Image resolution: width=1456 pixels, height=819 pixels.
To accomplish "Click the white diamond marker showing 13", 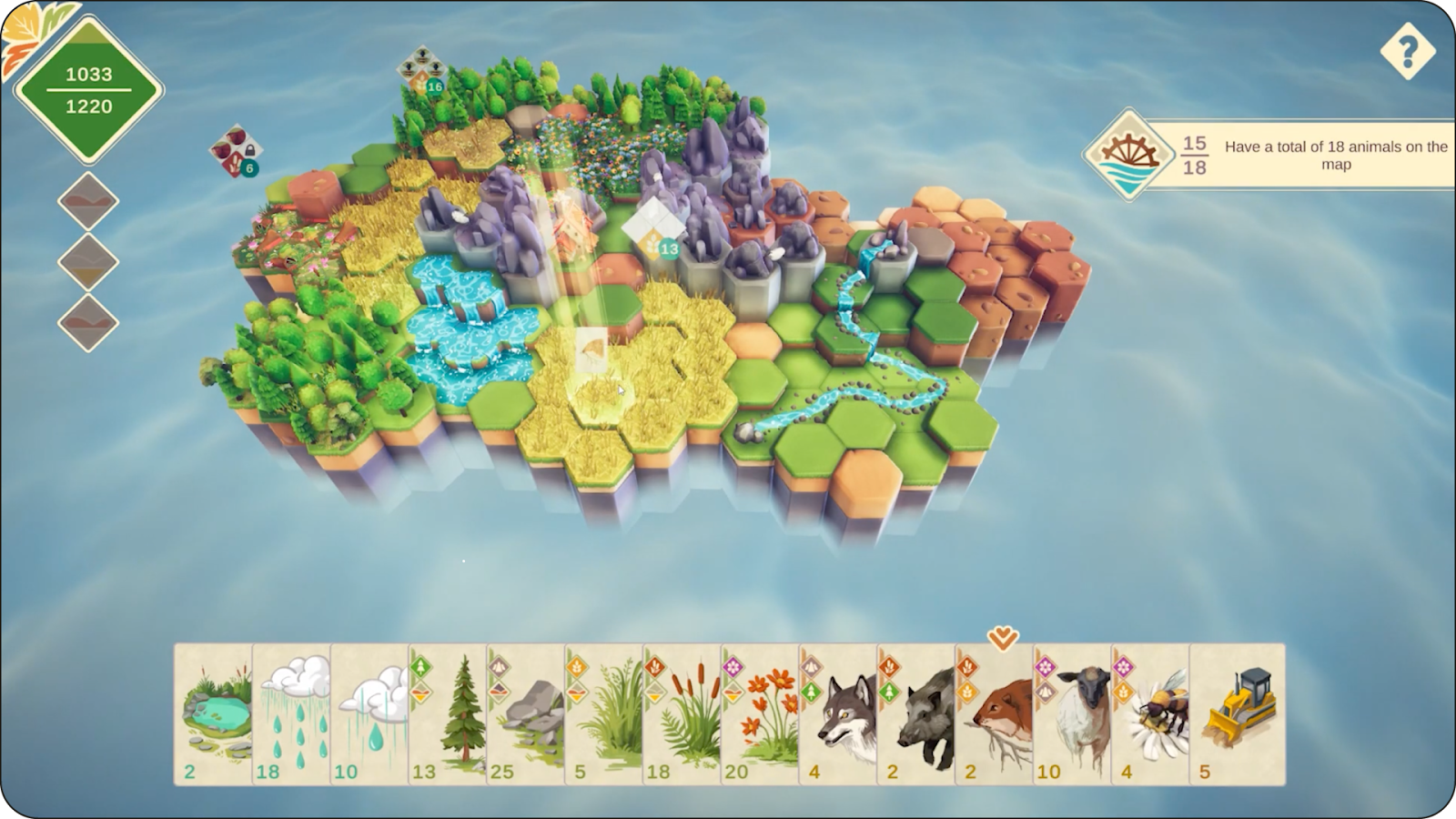I will pos(653,229).
